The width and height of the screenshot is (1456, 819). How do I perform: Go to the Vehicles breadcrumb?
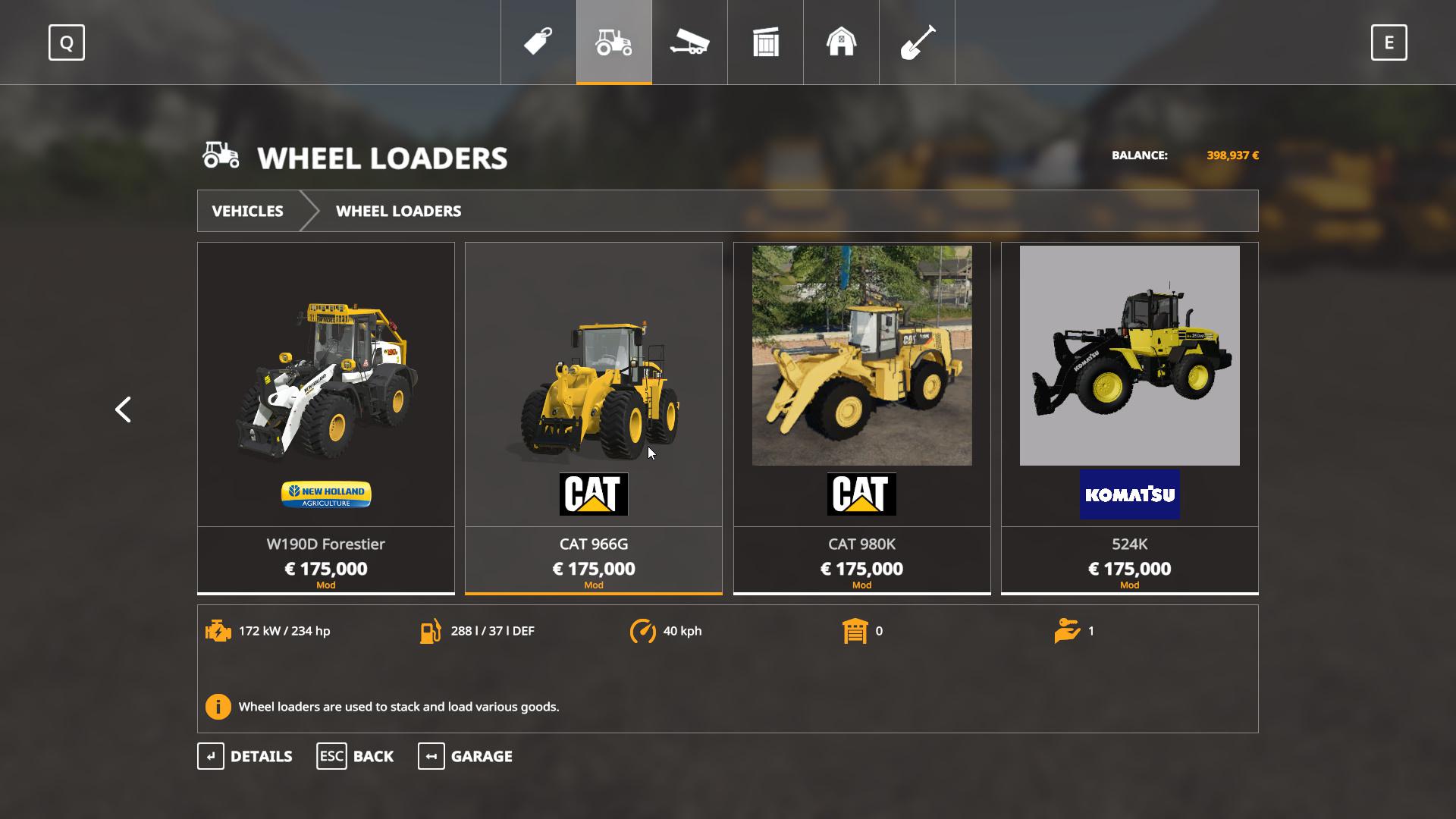247,211
